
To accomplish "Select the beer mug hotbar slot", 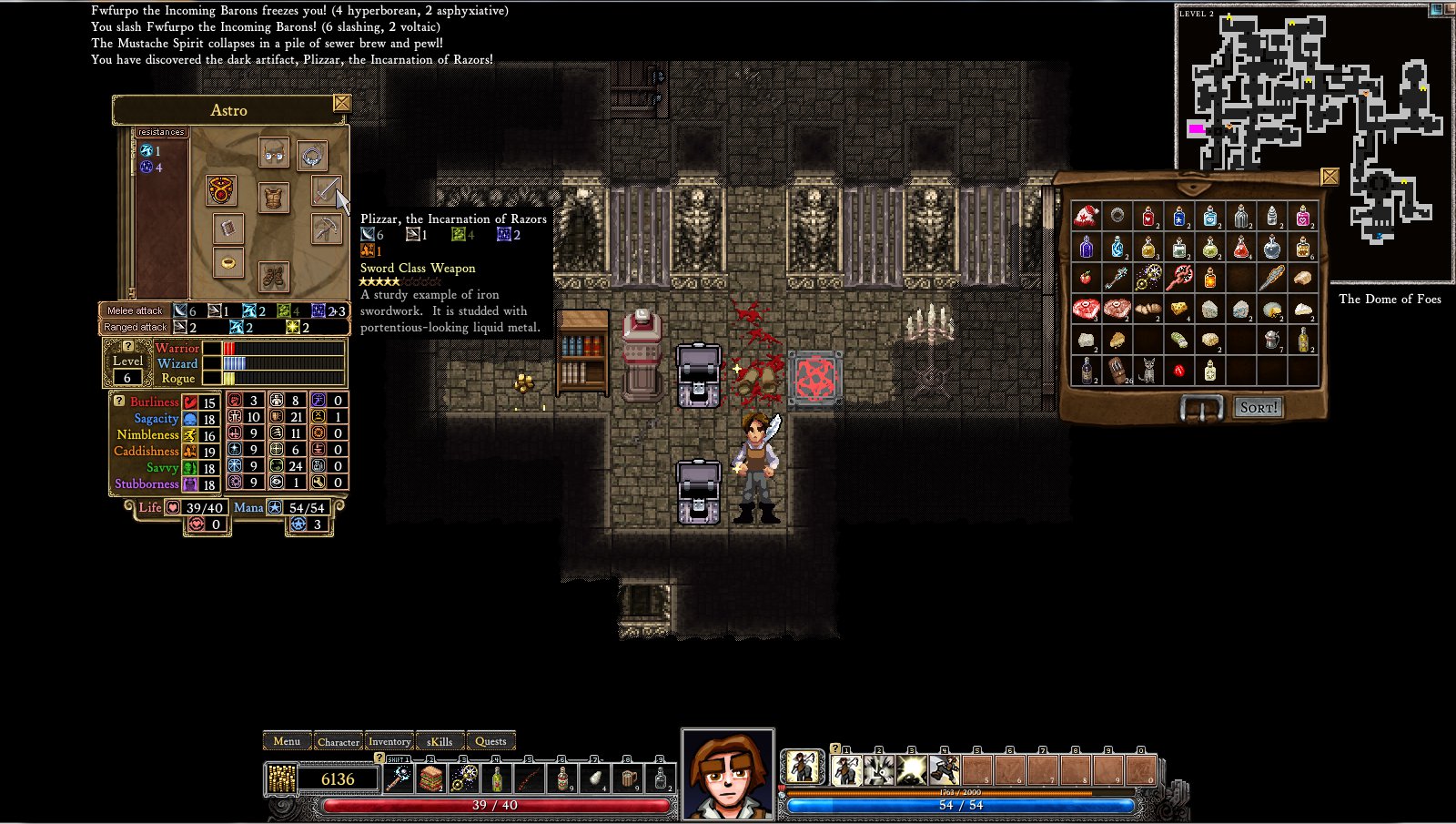I will click(x=629, y=778).
